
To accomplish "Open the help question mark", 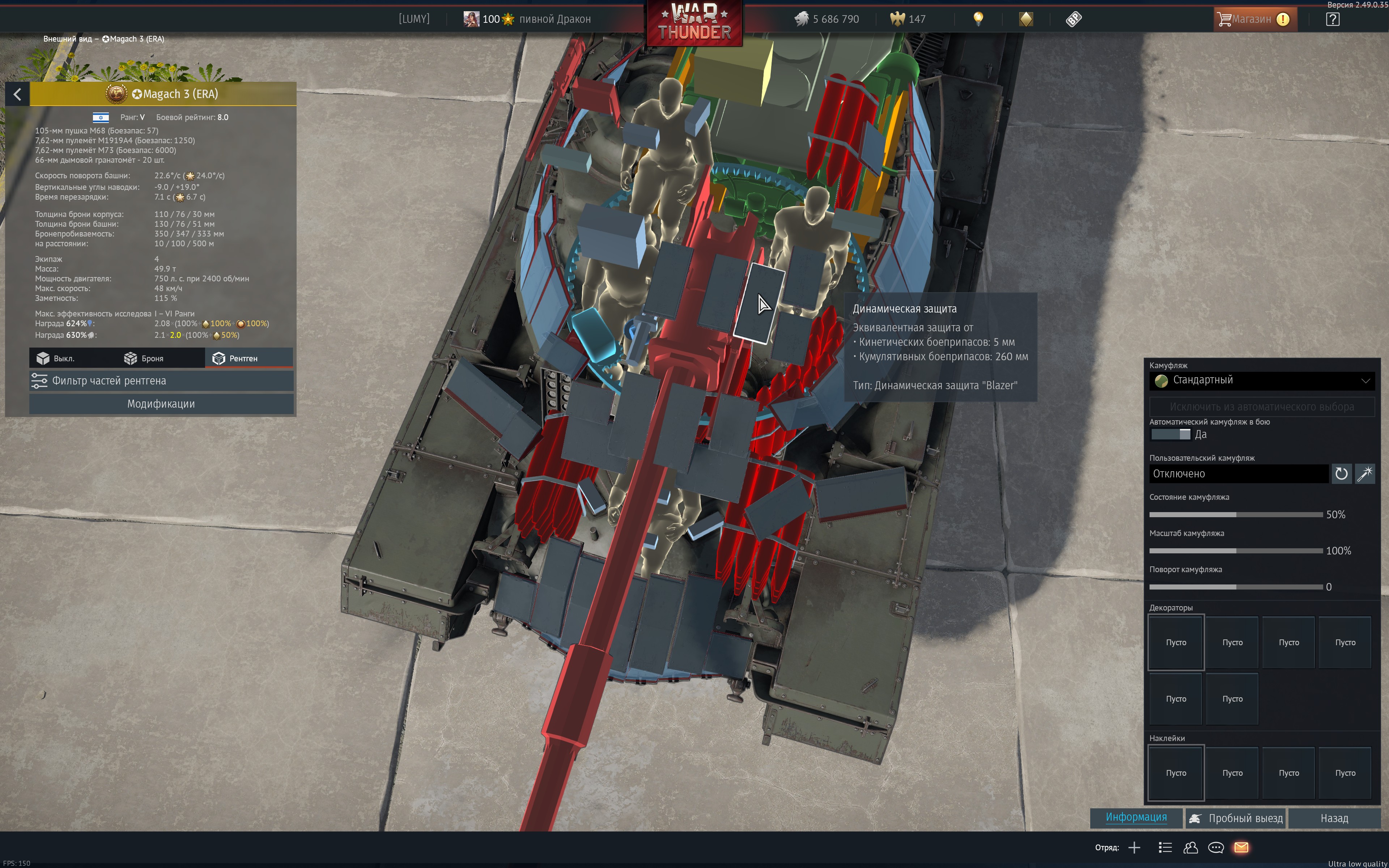I will point(1332,20).
